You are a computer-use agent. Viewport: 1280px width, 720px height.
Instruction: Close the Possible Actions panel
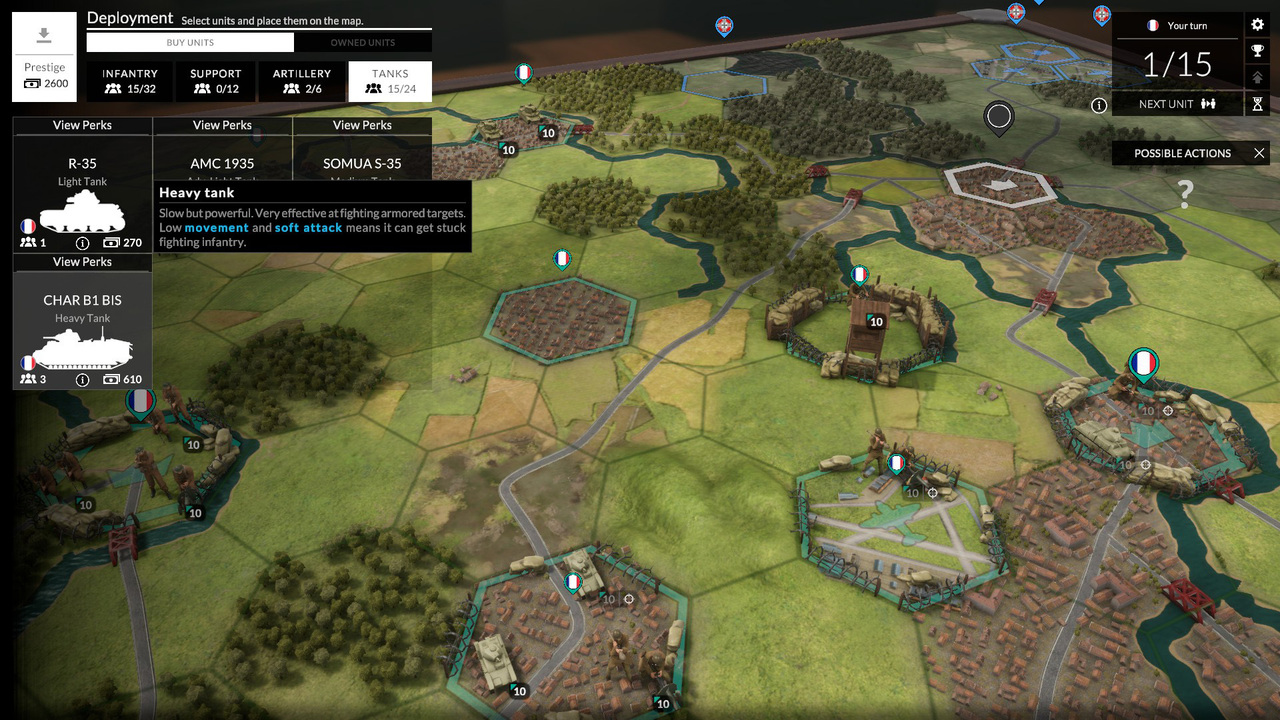[1259, 153]
